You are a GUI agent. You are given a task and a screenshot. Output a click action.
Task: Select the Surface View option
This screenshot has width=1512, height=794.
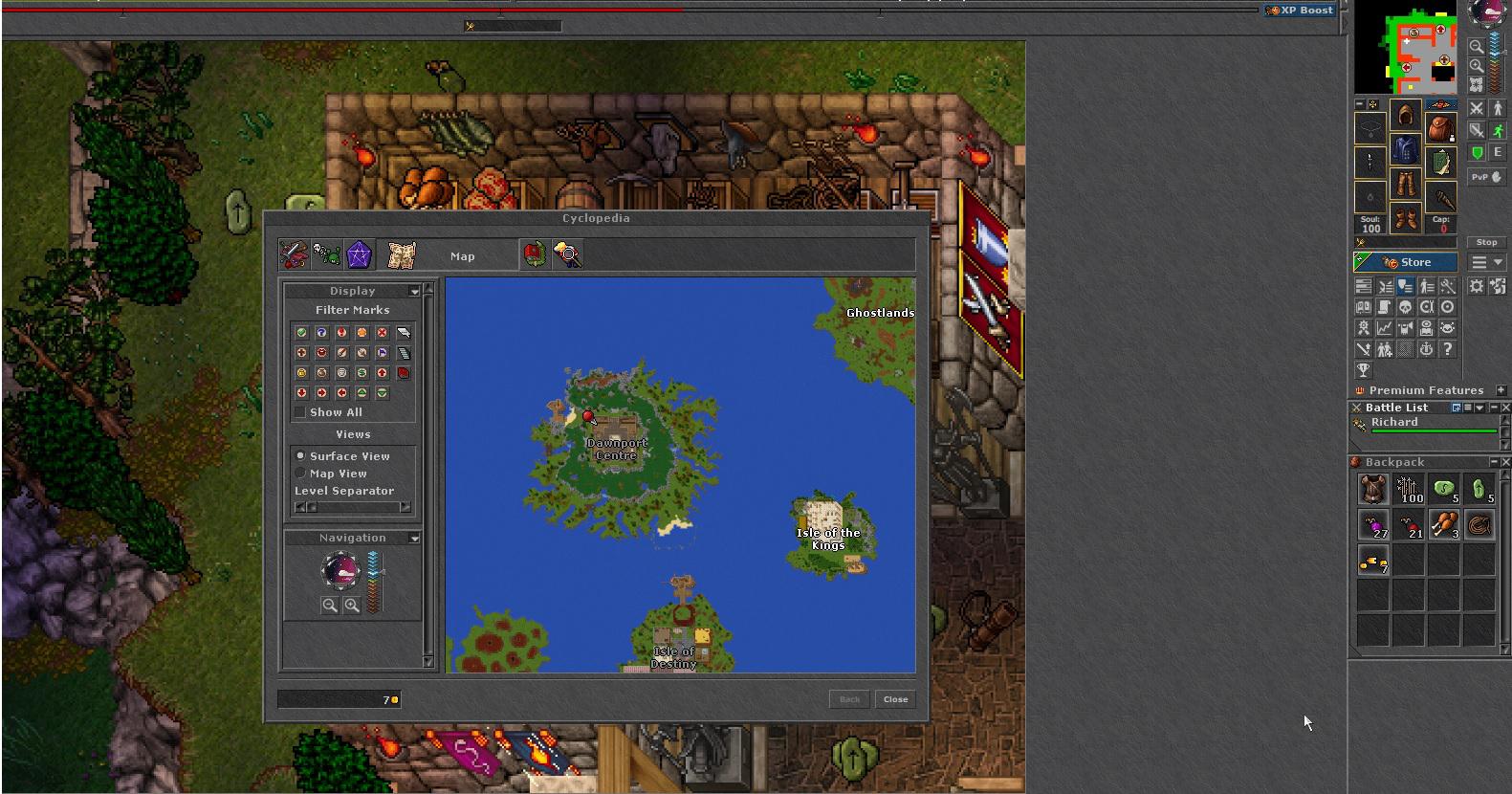[300, 456]
